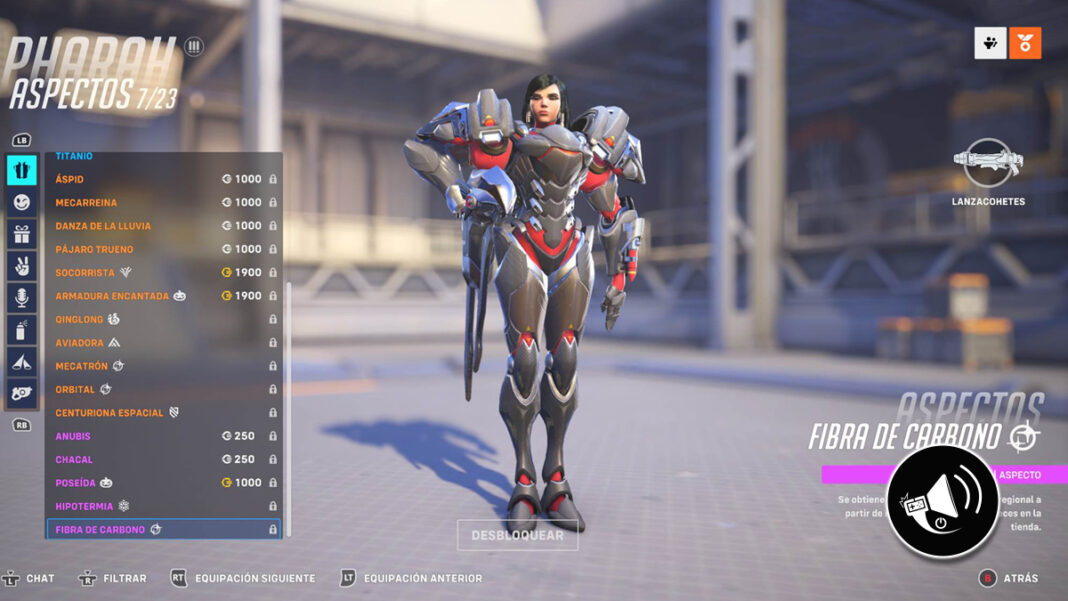Click the Desbloquear button
This screenshot has width=1068, height=601.
click(x=517, y=535)
